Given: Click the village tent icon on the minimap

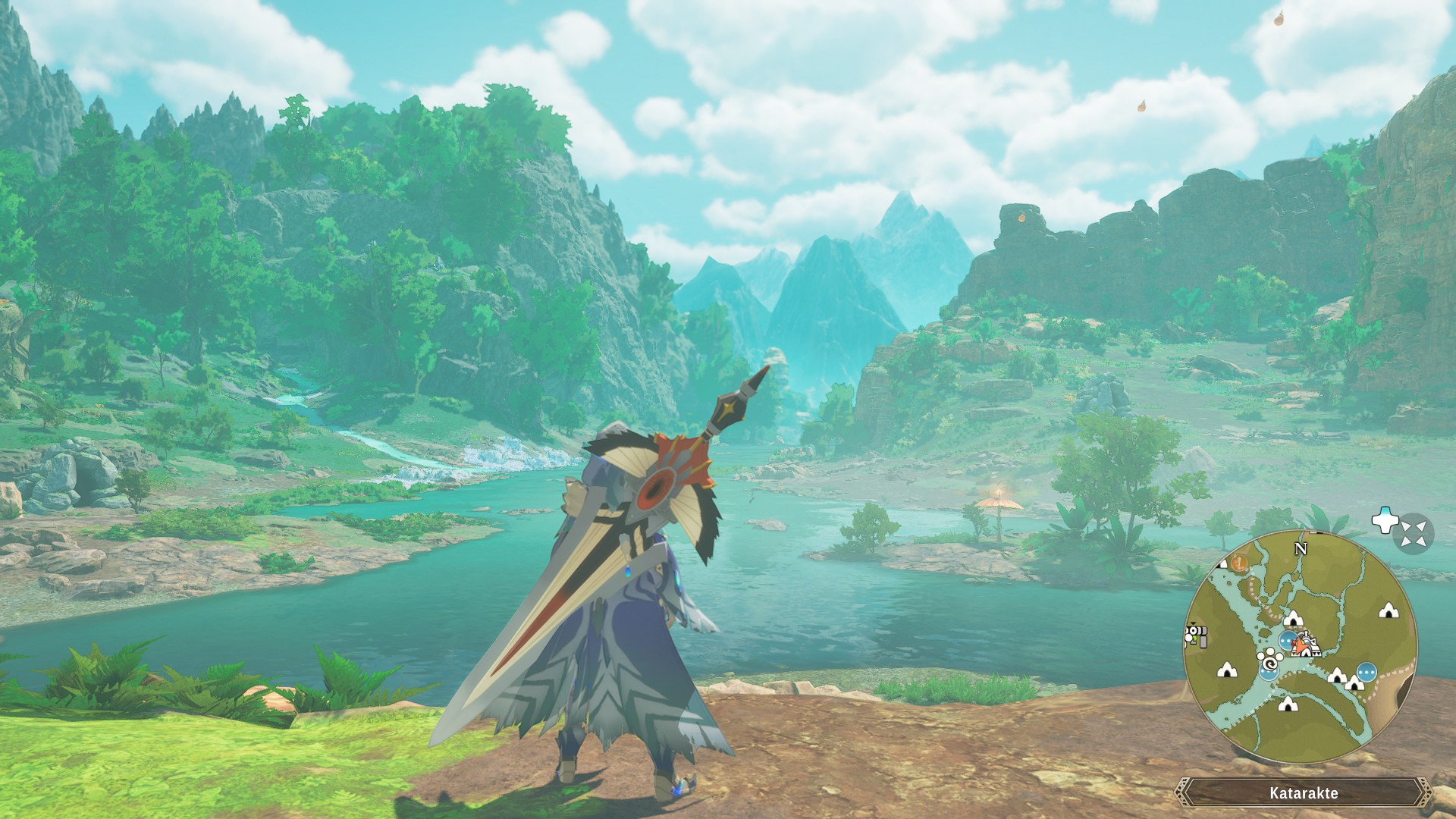Looking at the screenshot, I should 1307,646.
